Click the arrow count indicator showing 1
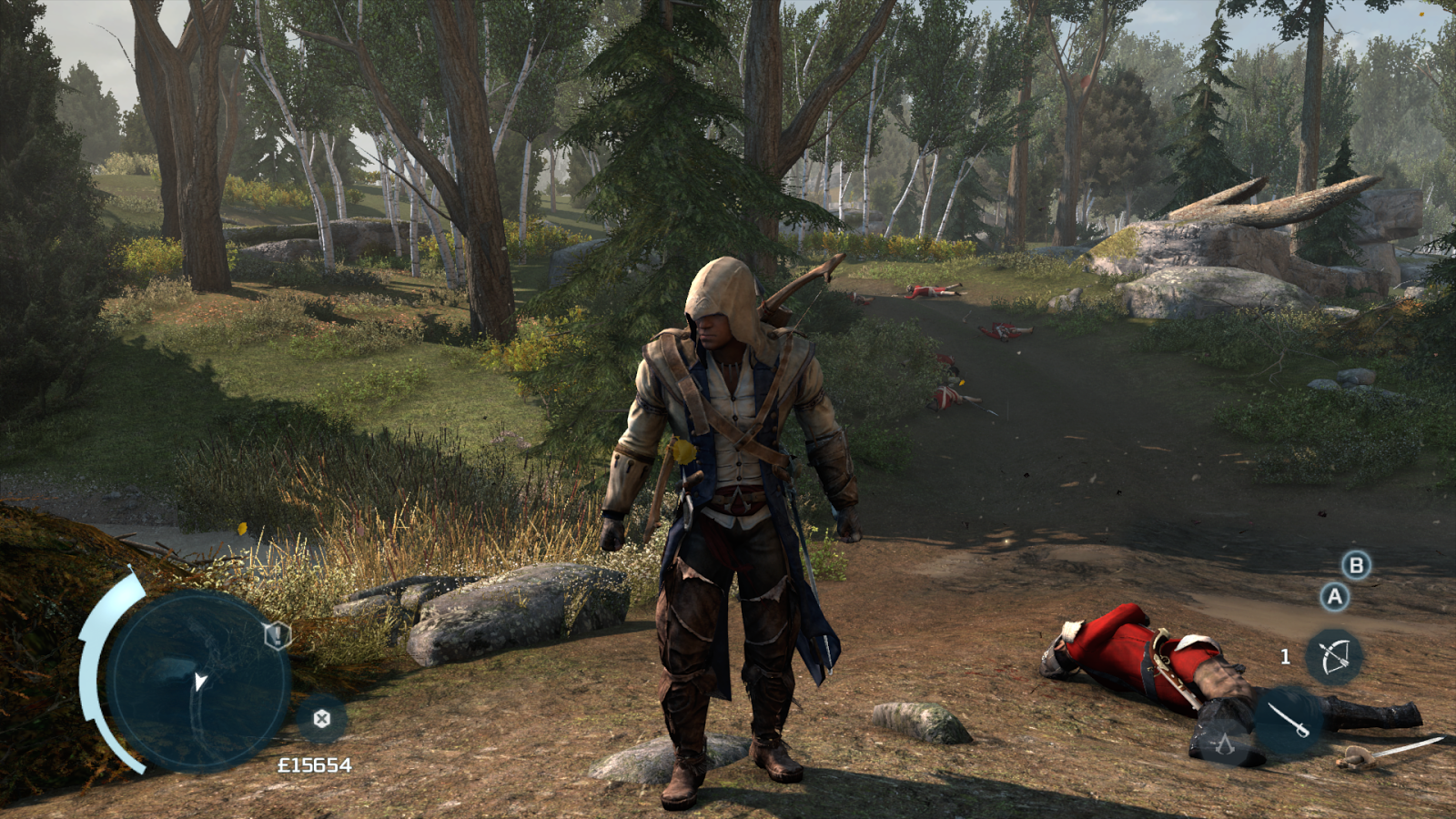Image resolution: width=1456 pixels, height=819 pixels. (x=1285, y=657)
